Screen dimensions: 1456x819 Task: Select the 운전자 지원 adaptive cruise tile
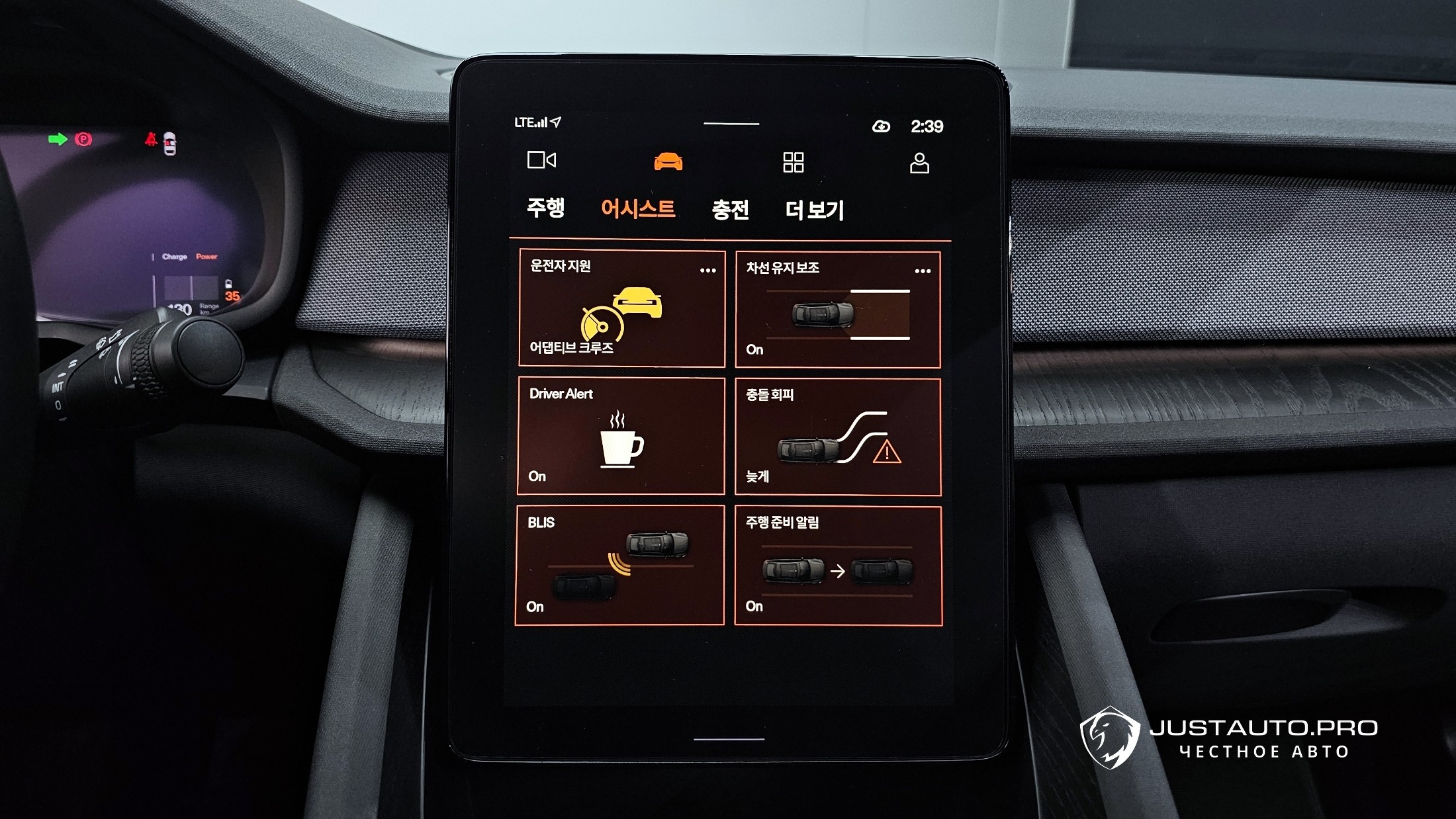pyautogui.click(x=621, y=308)
